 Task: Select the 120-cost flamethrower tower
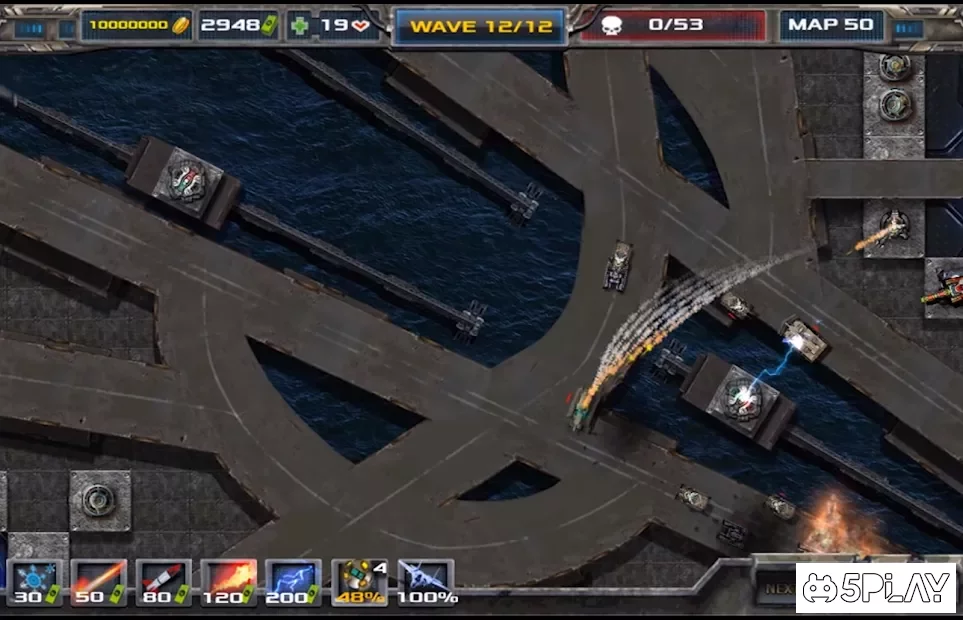point(229,582)
